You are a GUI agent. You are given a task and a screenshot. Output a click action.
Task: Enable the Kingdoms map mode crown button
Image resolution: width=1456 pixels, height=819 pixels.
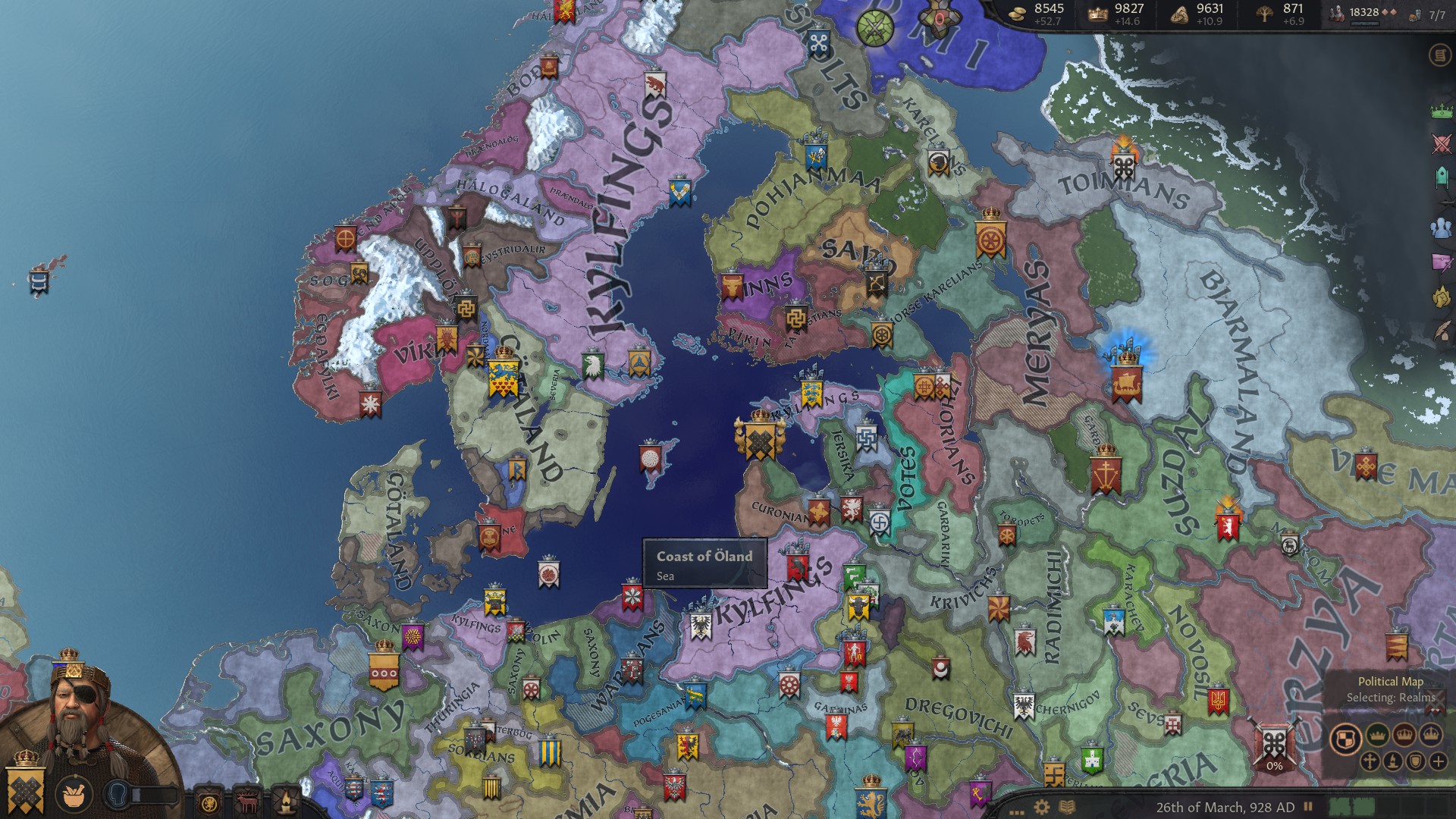point(1404,735)
